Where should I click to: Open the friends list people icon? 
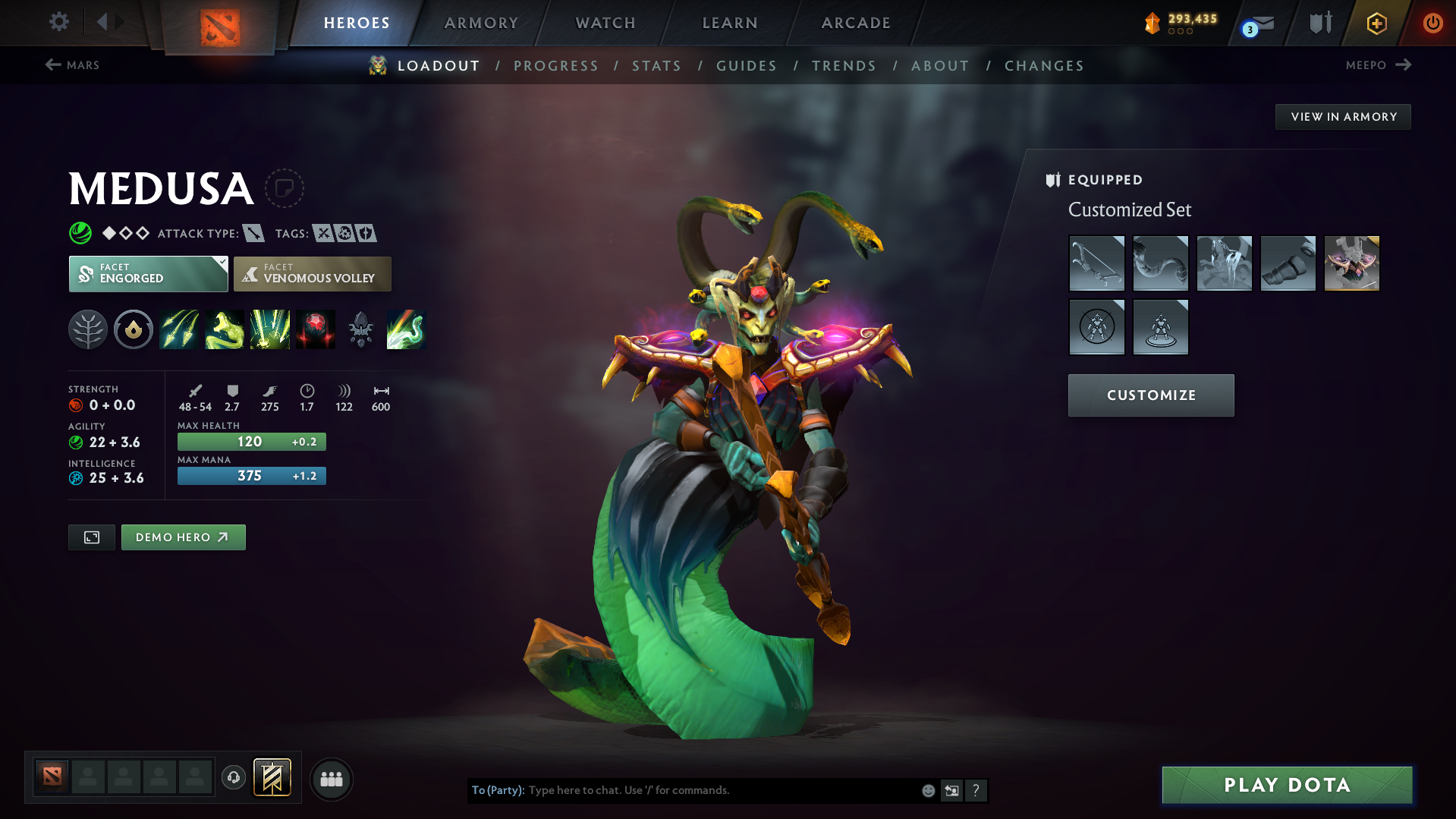tap(332, 779)
